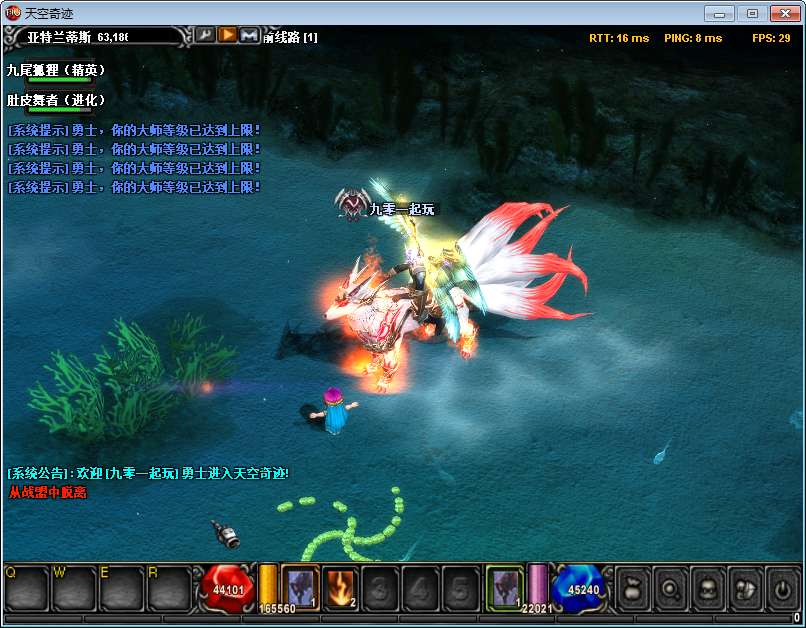Screen dimensions: 806x628
Task: Select the W hotkey item slot
Action: pos(74,588)
